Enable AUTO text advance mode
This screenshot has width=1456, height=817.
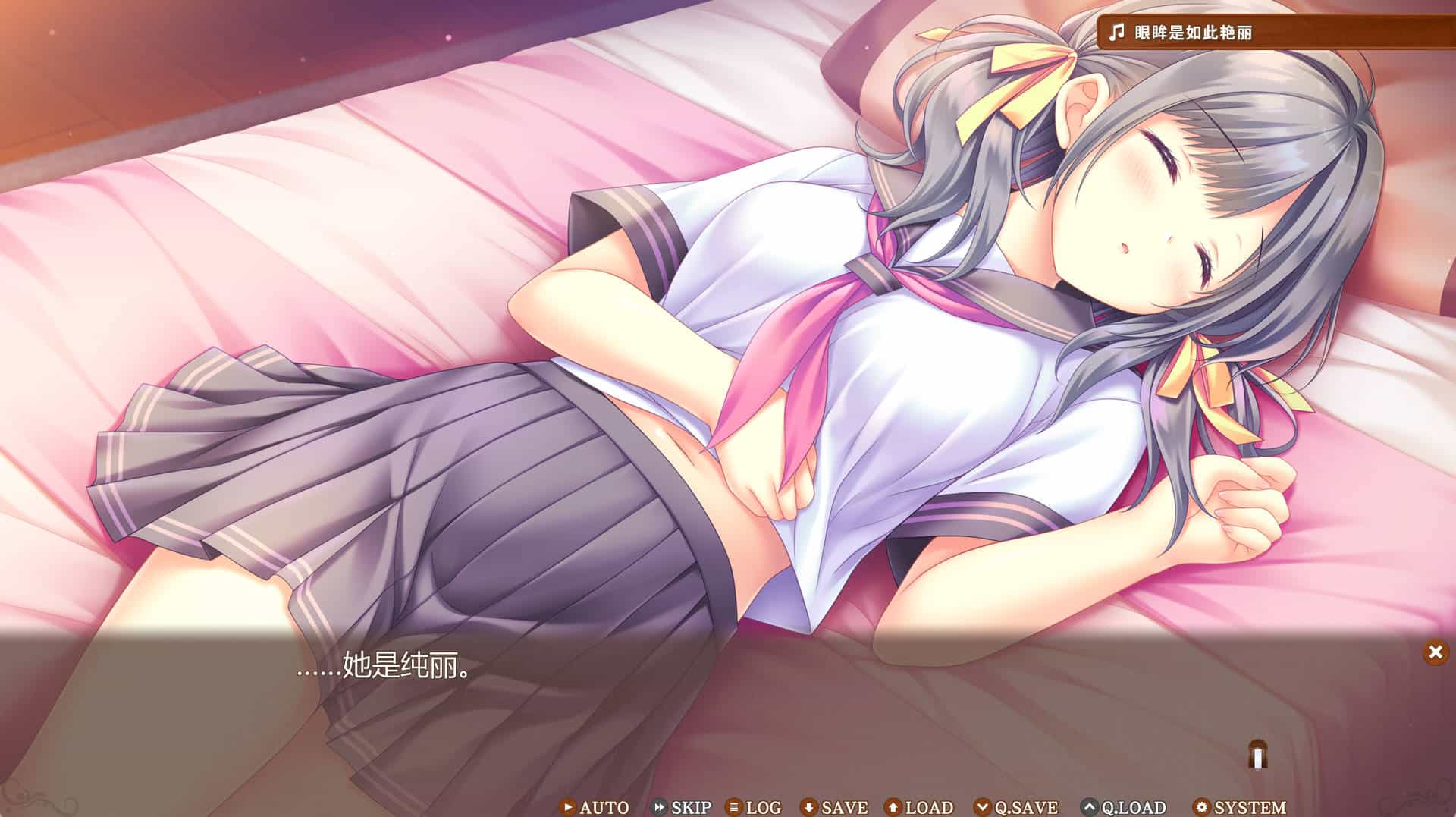595,807
